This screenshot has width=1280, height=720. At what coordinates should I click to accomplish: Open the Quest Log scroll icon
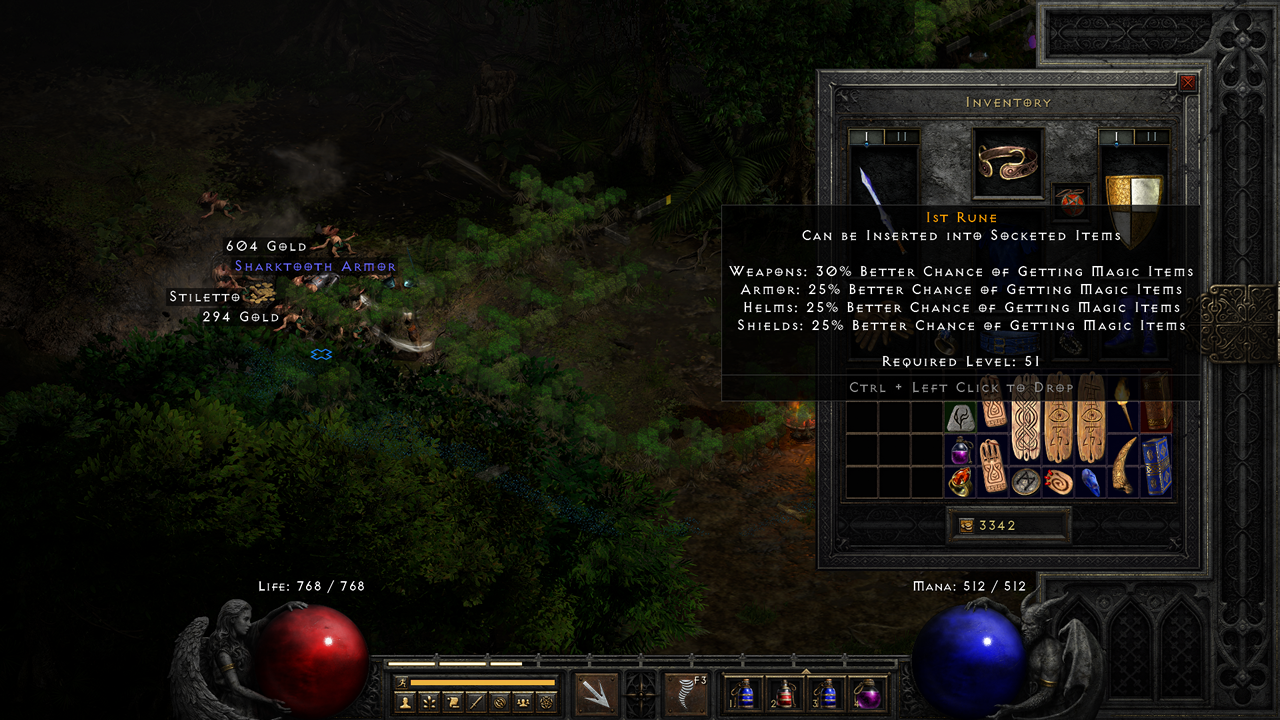[451, 700]
